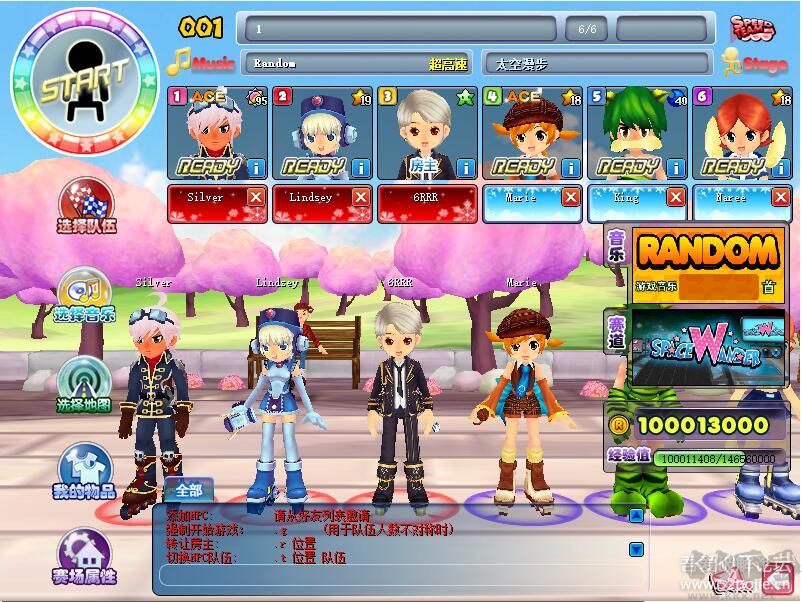Viewport: 802px width, 602px height.
Task: Open the Random music name bar
Action: [357, 63]
